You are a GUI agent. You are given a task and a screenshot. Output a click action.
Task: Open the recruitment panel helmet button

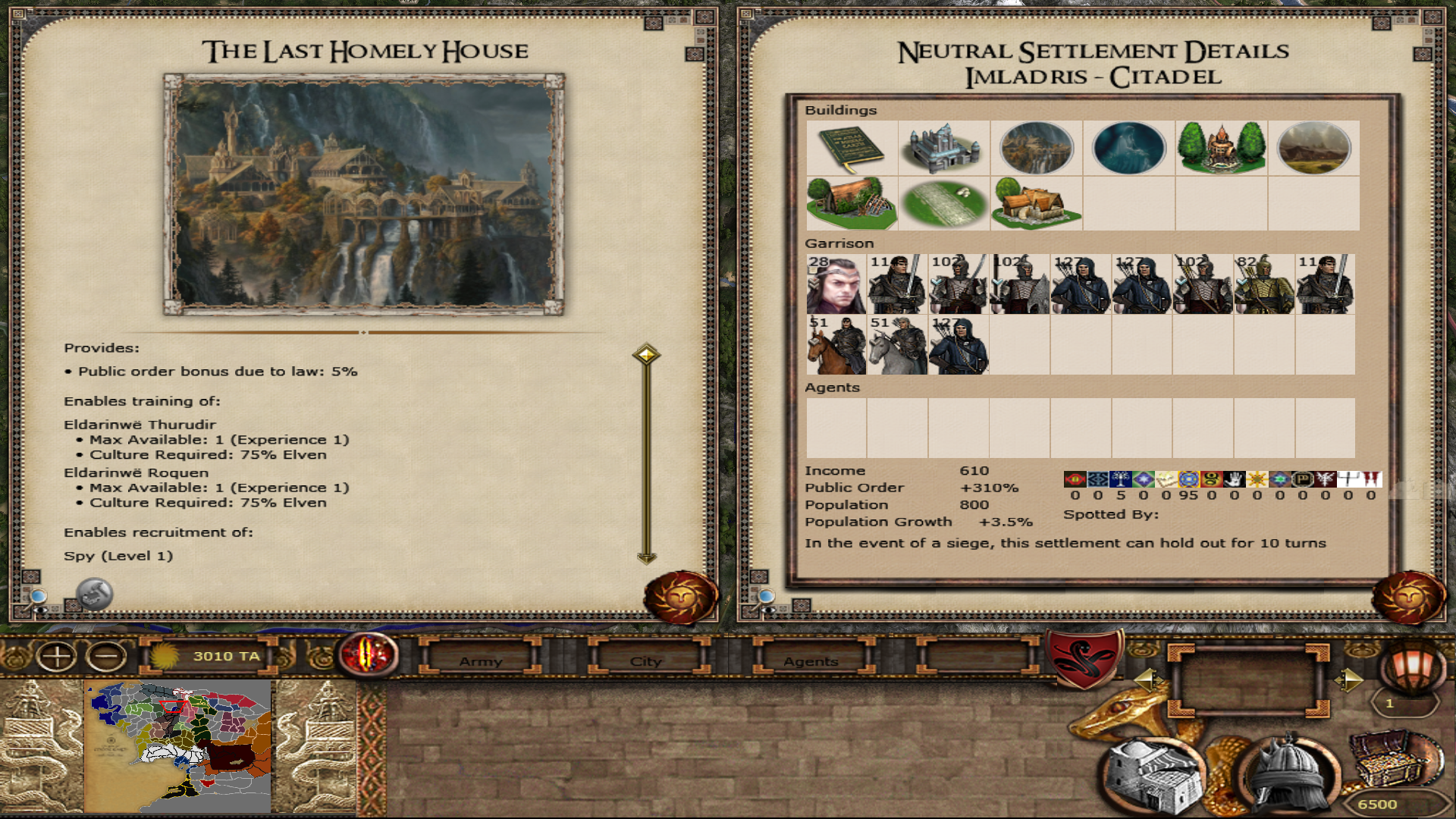pyautogui.click(x=1287, y=773)
